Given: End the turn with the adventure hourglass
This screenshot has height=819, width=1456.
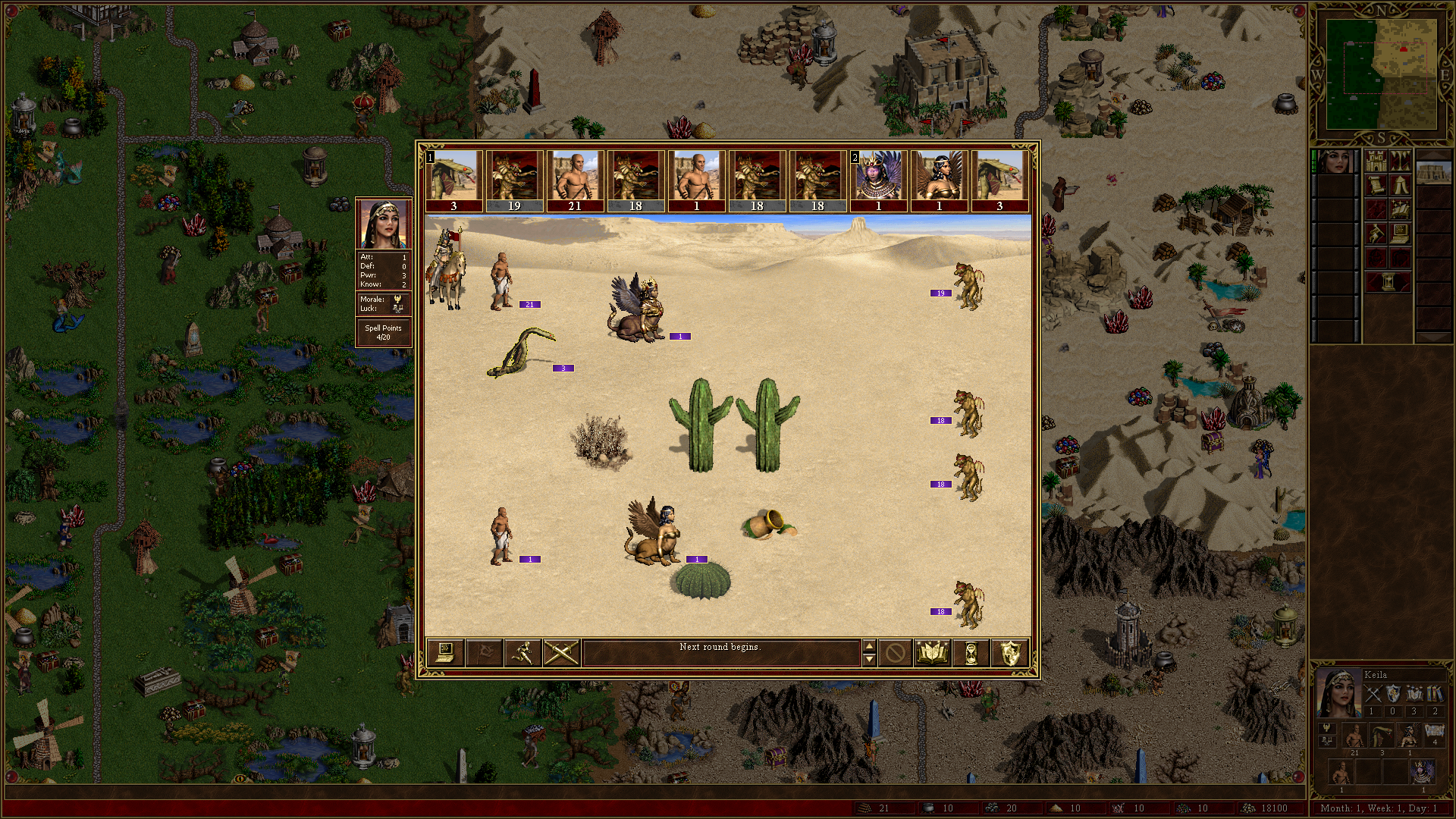Looking at the screenshot, I should [x=1388, y=282].
